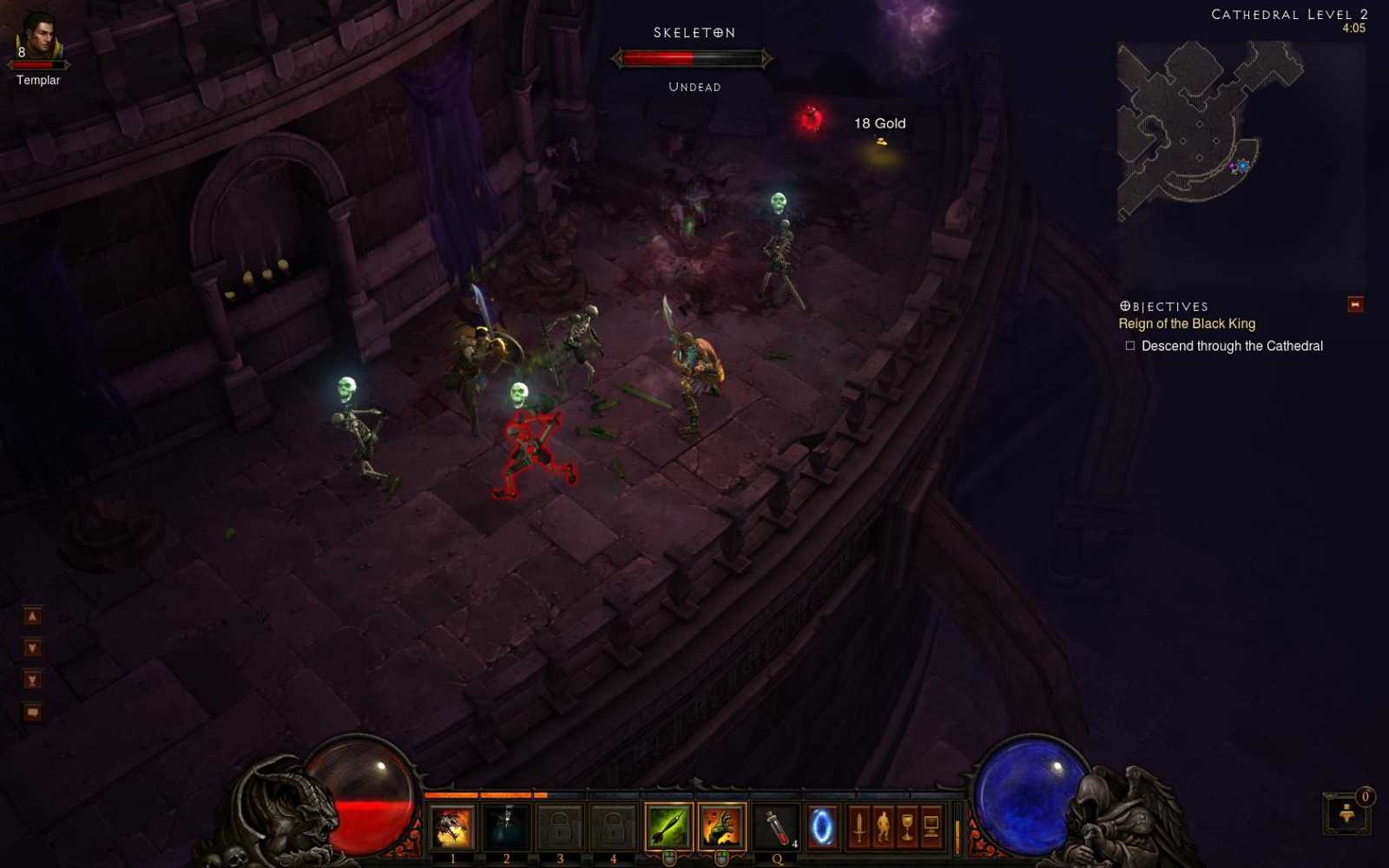Jump to chat bottom arrow button
Viewport: 1389px width, 868px height.
[32, 681]
